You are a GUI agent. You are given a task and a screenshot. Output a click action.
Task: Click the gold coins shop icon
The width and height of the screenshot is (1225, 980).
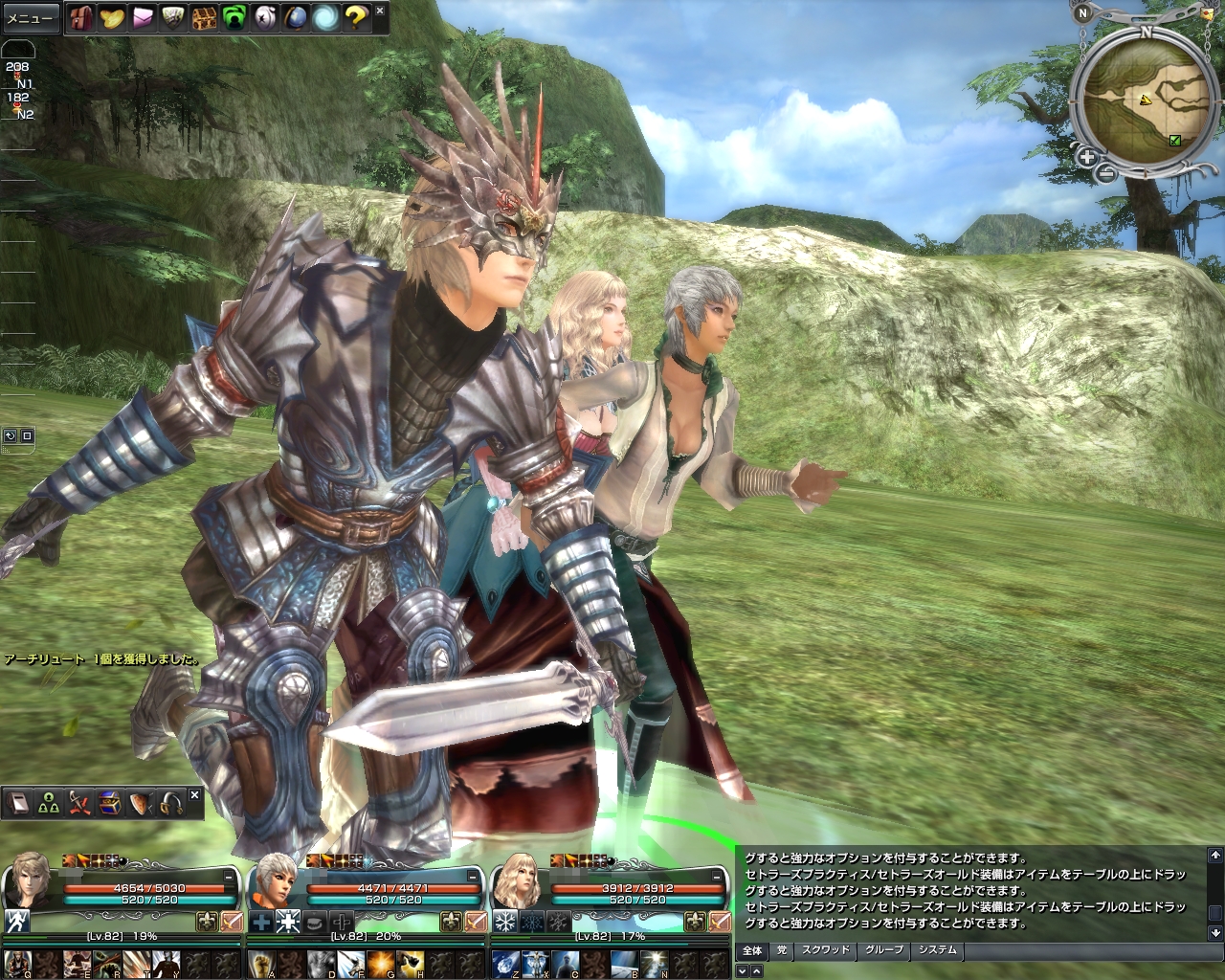coord(113,16)
